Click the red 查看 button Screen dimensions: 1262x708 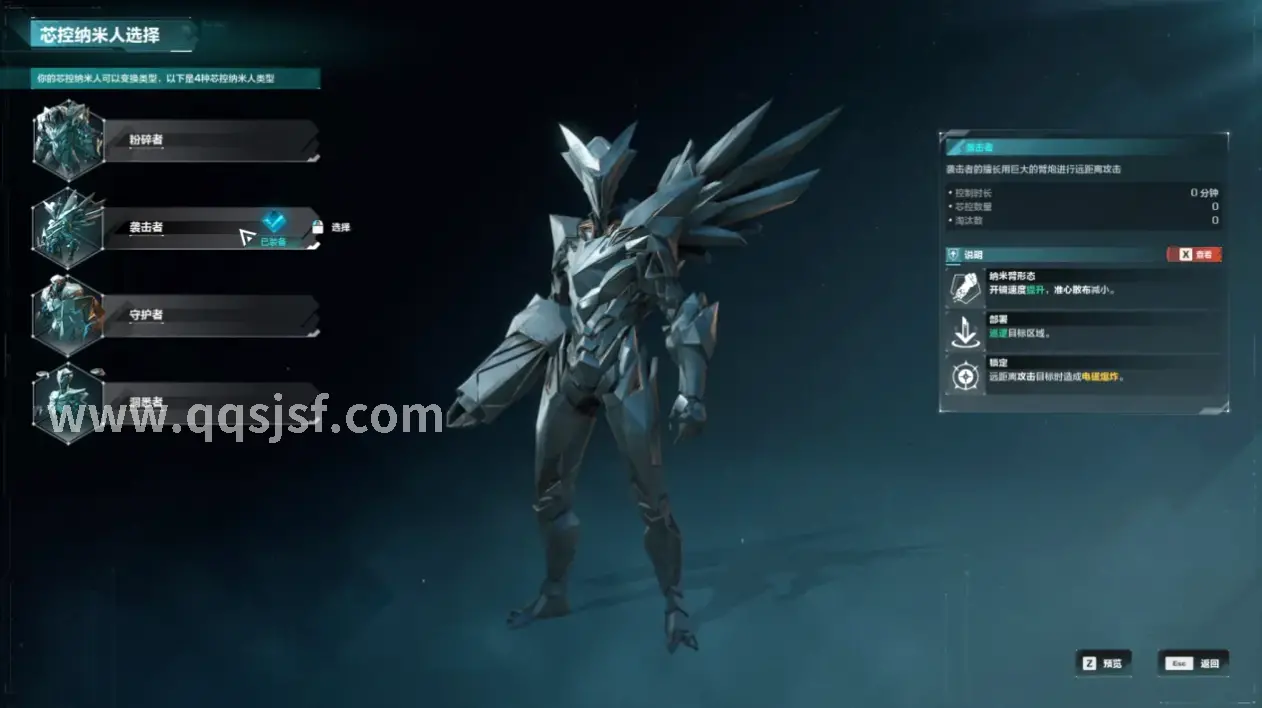[x=1194, y=255]
